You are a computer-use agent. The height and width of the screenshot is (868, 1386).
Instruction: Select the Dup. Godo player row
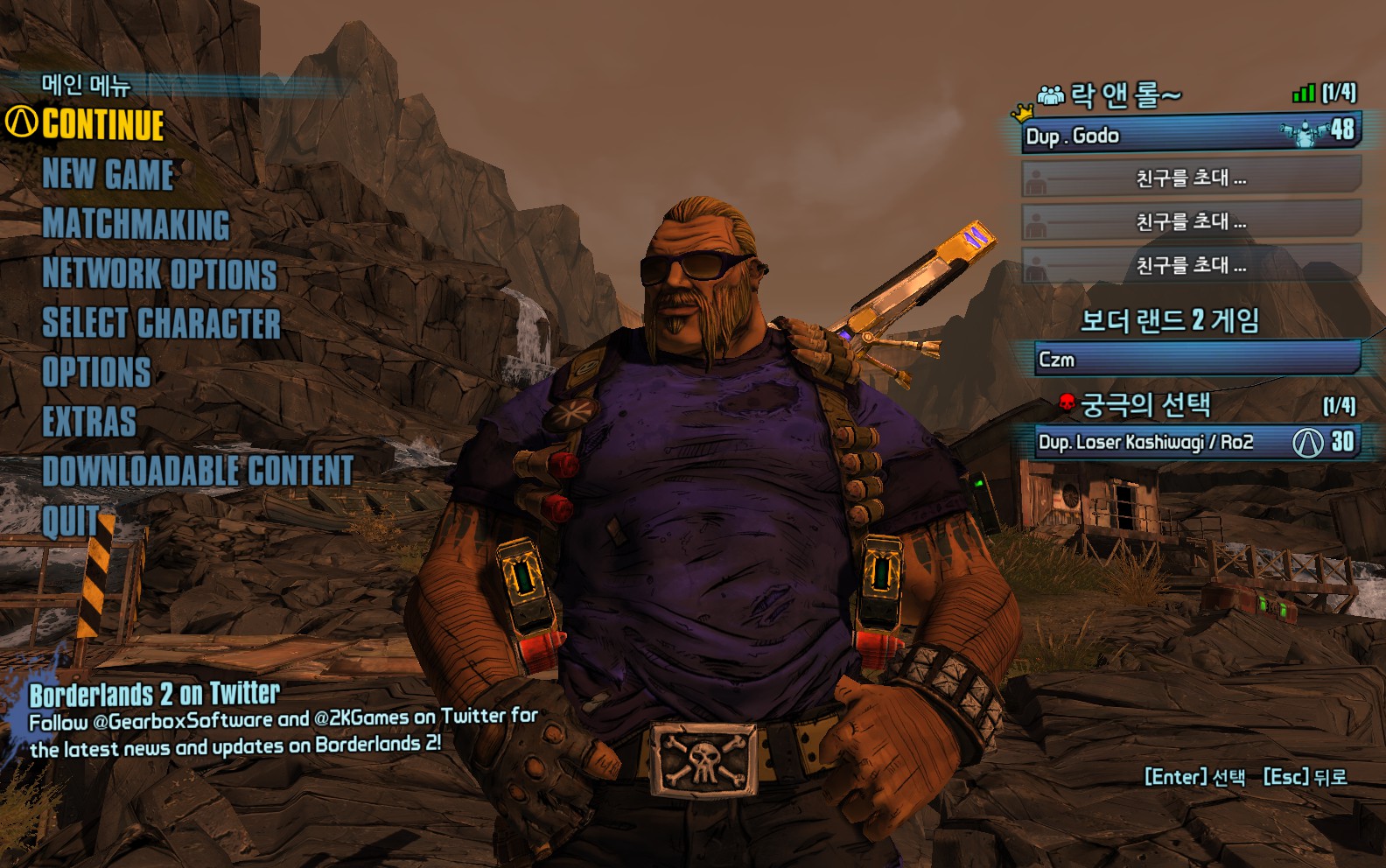(1190, 136)
